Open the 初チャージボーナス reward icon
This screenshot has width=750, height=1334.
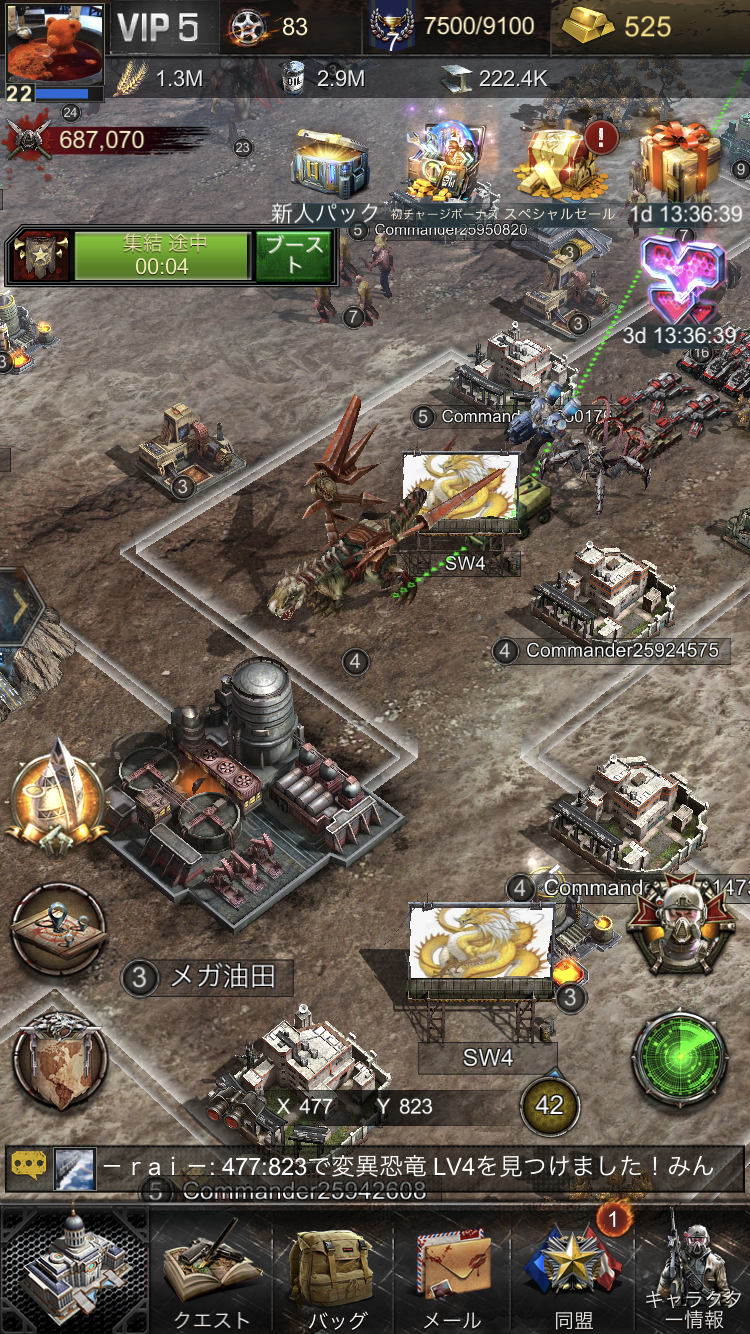point(445,165)
